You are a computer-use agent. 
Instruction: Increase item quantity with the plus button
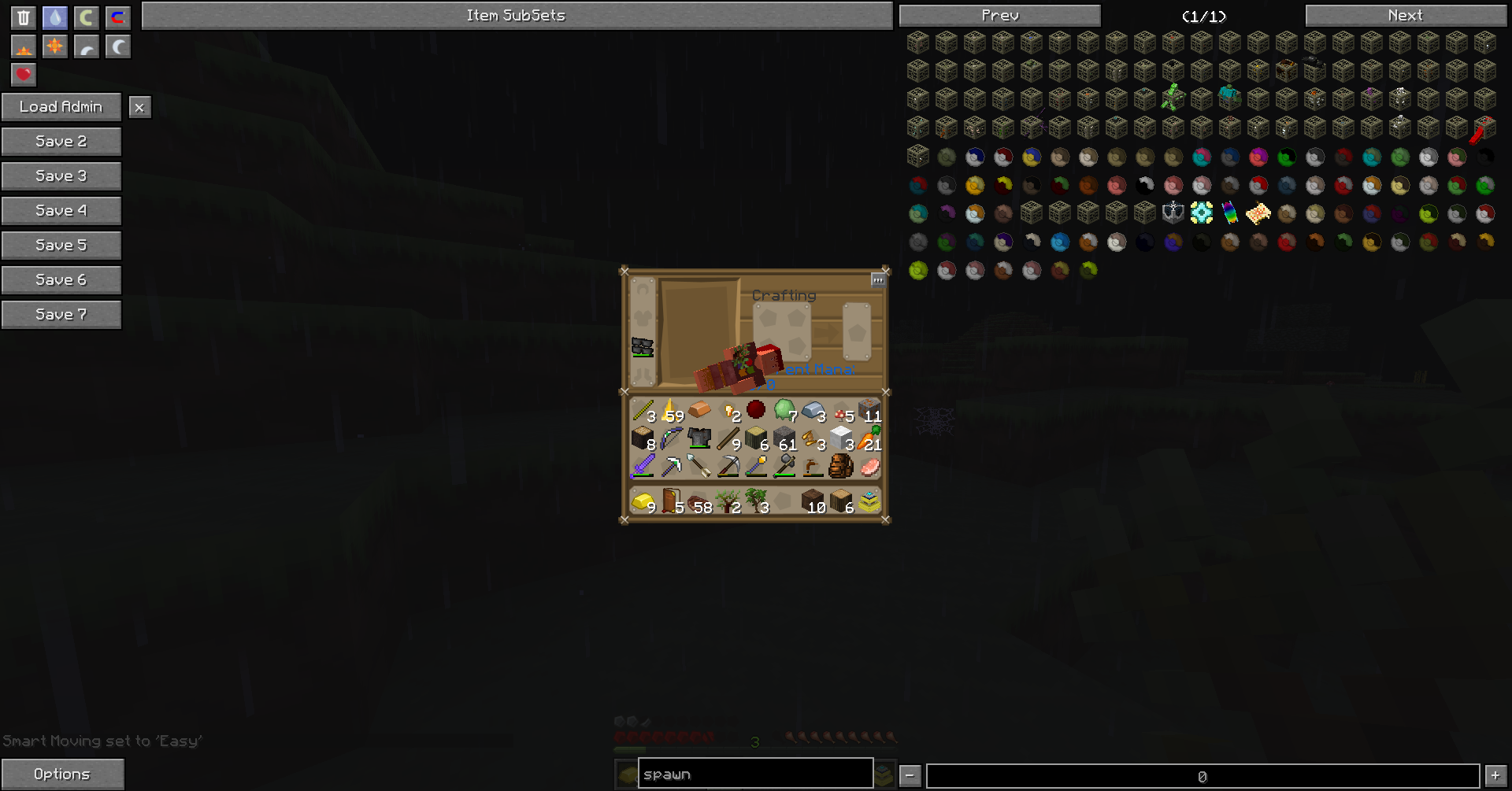pos(1495,776)
